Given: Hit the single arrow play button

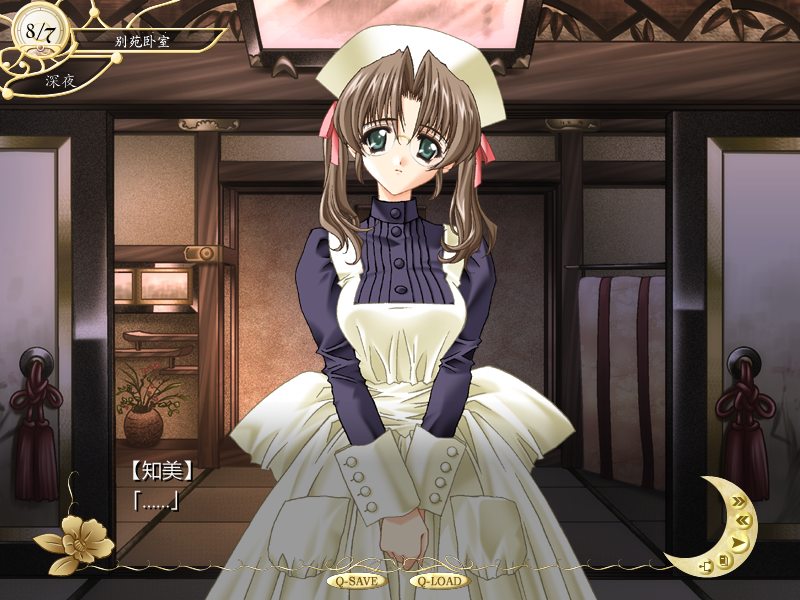Looking at the screenshot, I should (738, 543).
